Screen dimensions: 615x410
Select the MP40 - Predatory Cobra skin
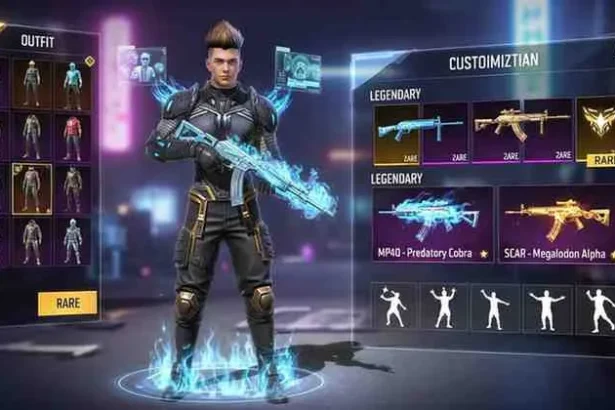432,218
